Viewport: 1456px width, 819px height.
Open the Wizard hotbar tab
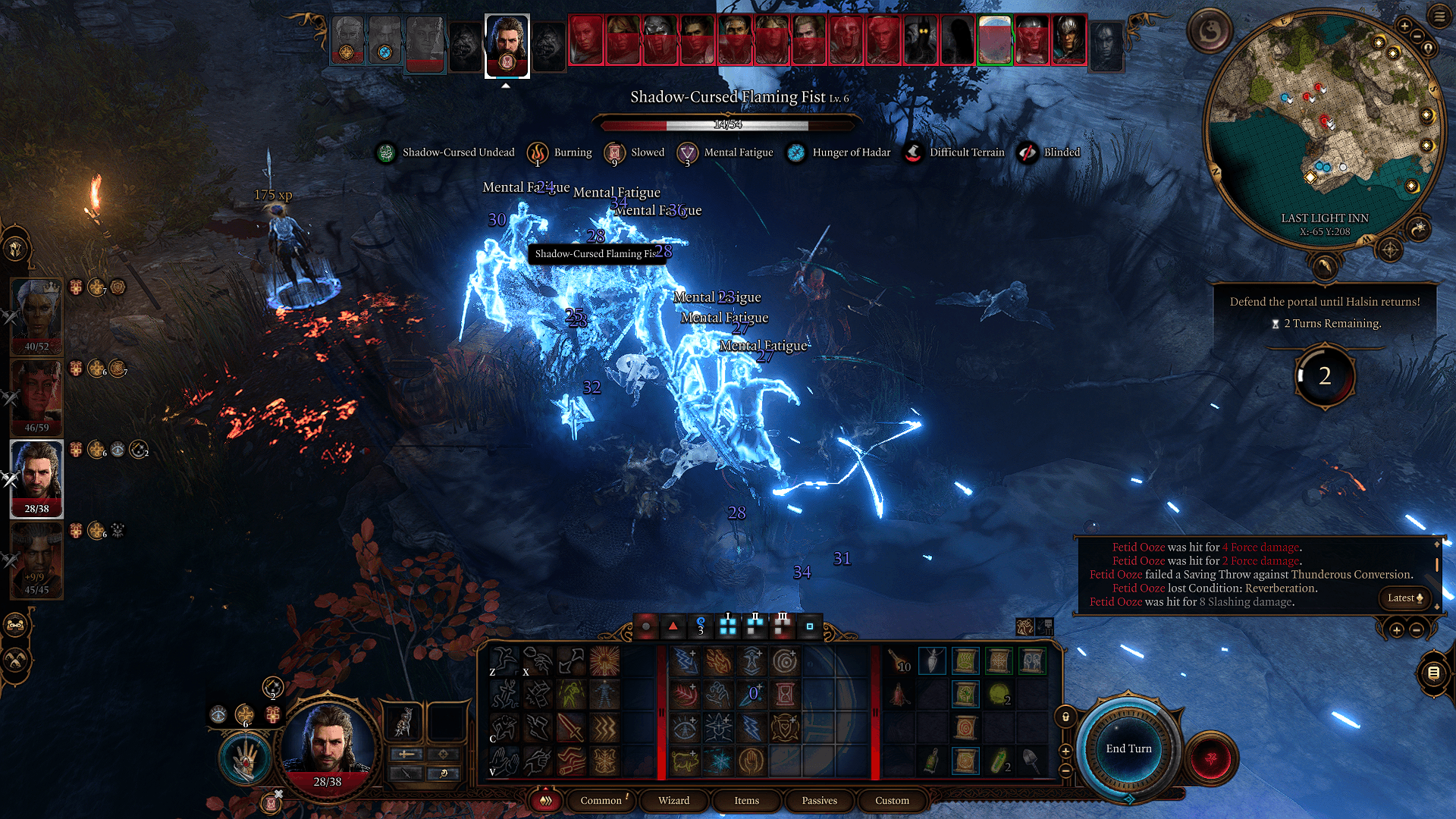(673, 800)
